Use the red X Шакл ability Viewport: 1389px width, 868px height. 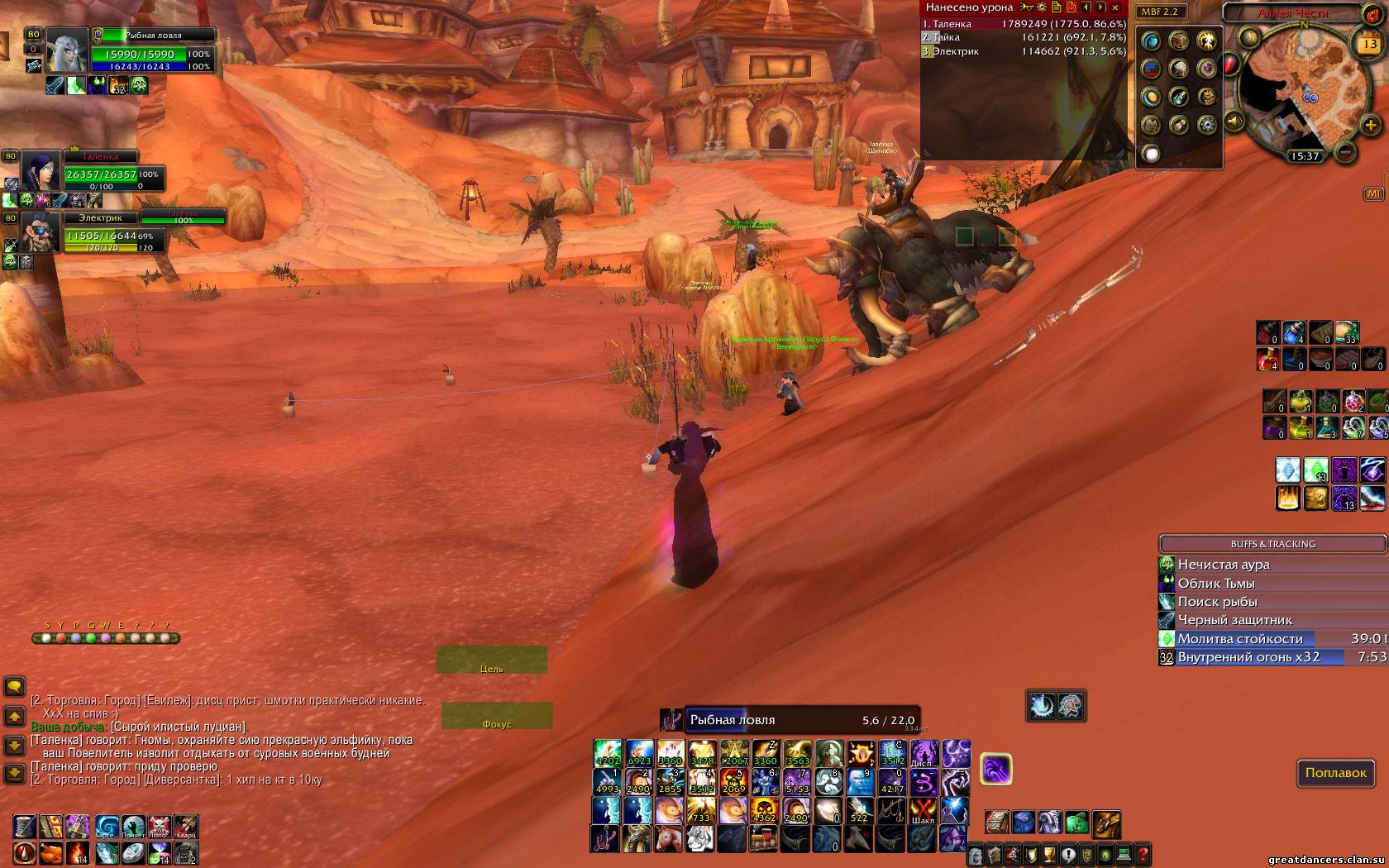click(924, 810)
